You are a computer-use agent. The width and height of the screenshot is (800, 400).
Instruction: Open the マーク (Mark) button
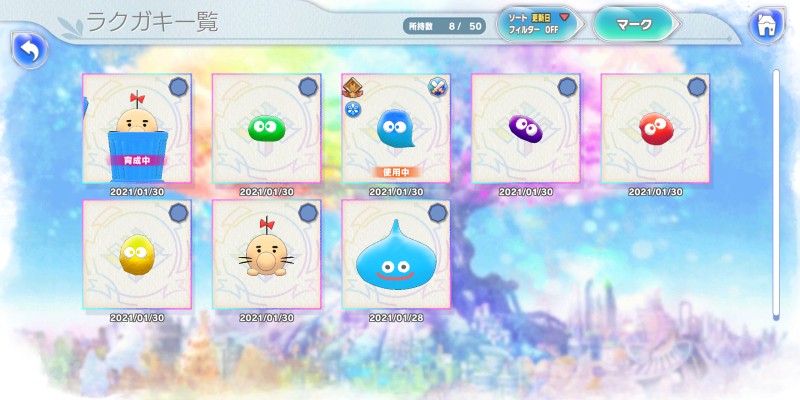click(635, 24)
